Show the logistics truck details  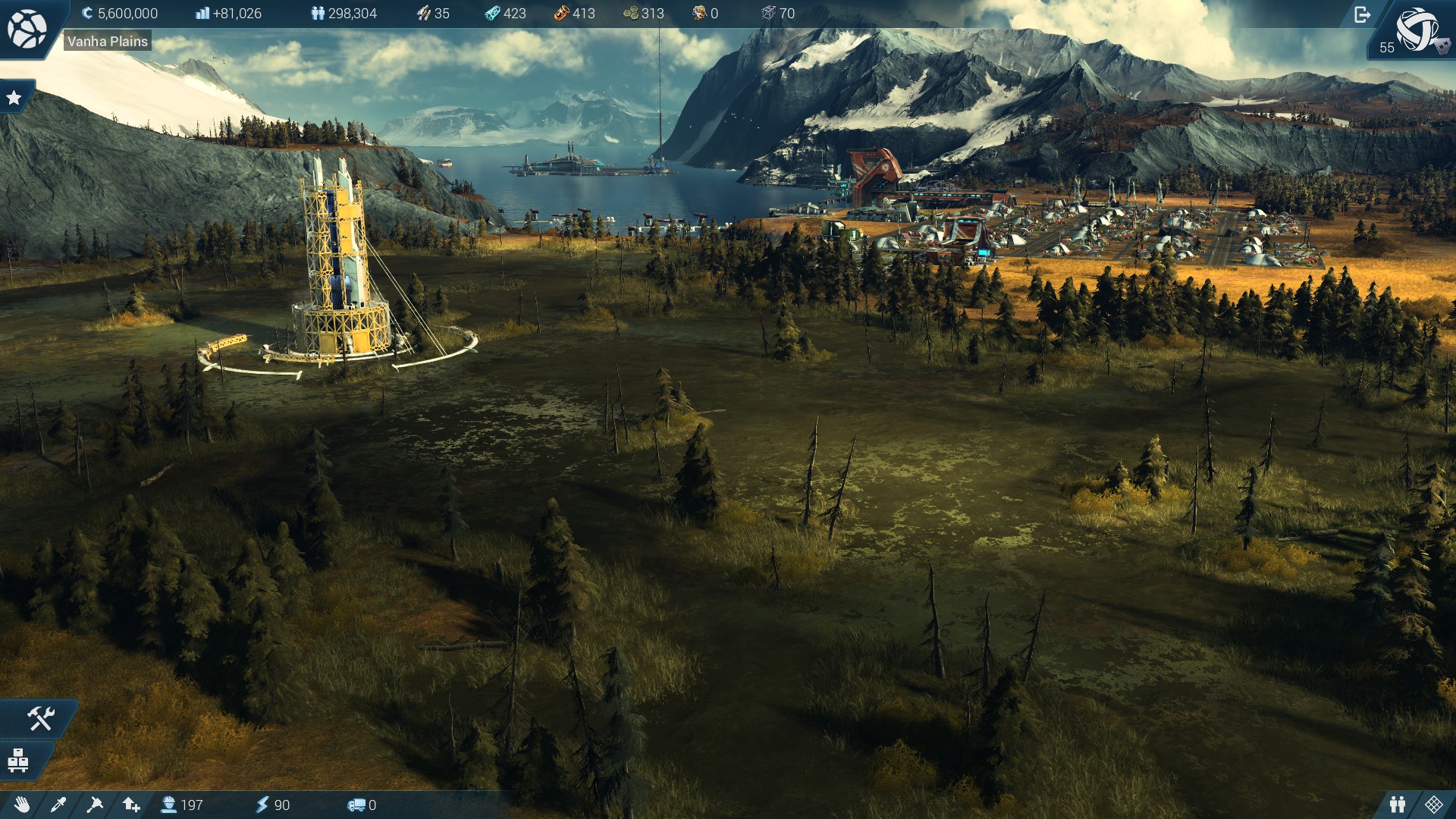coord(362,805)
